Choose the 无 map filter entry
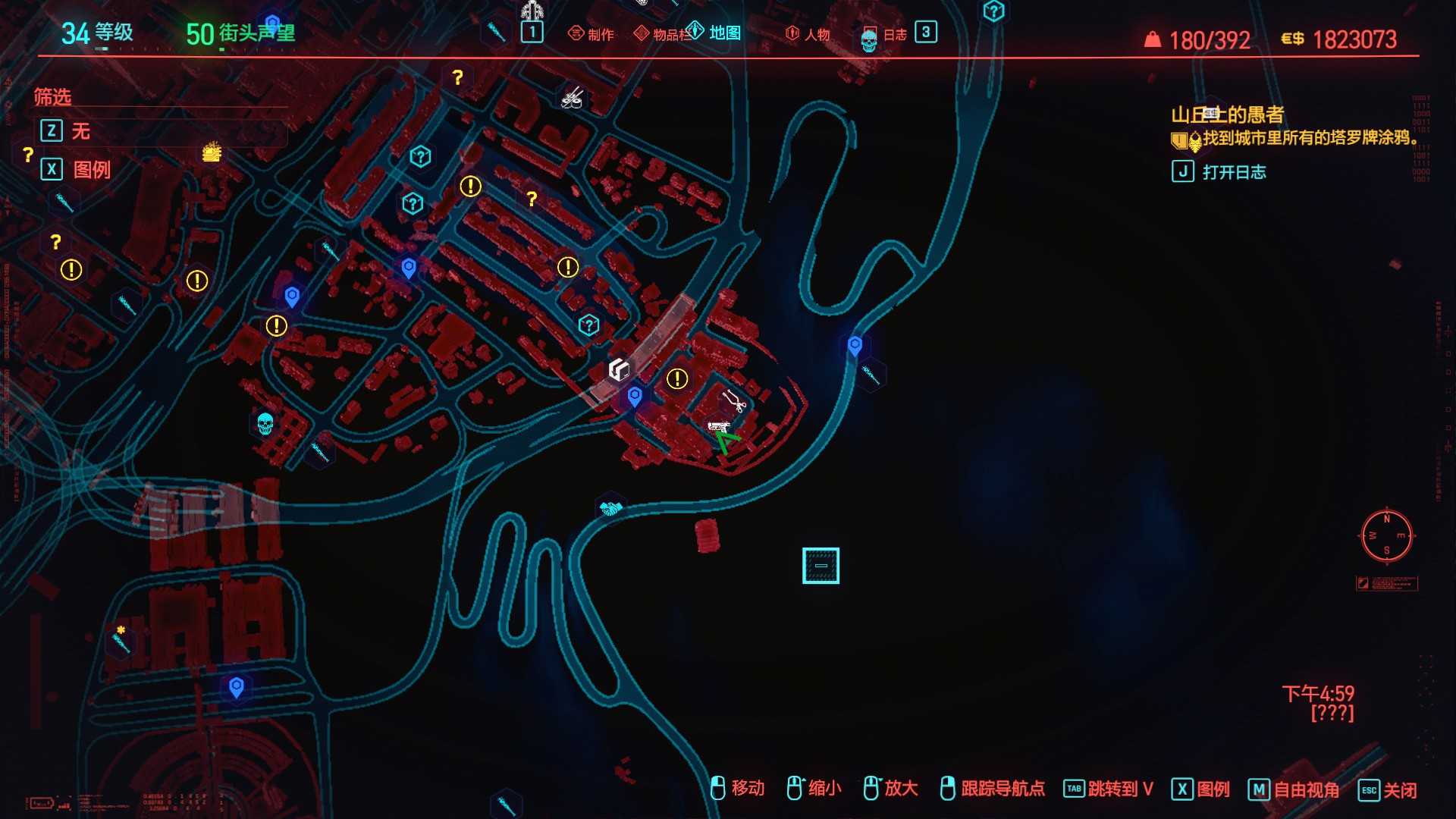Image resolution: width=1456 pixels, height=819 pixels. tap(80, 131)
